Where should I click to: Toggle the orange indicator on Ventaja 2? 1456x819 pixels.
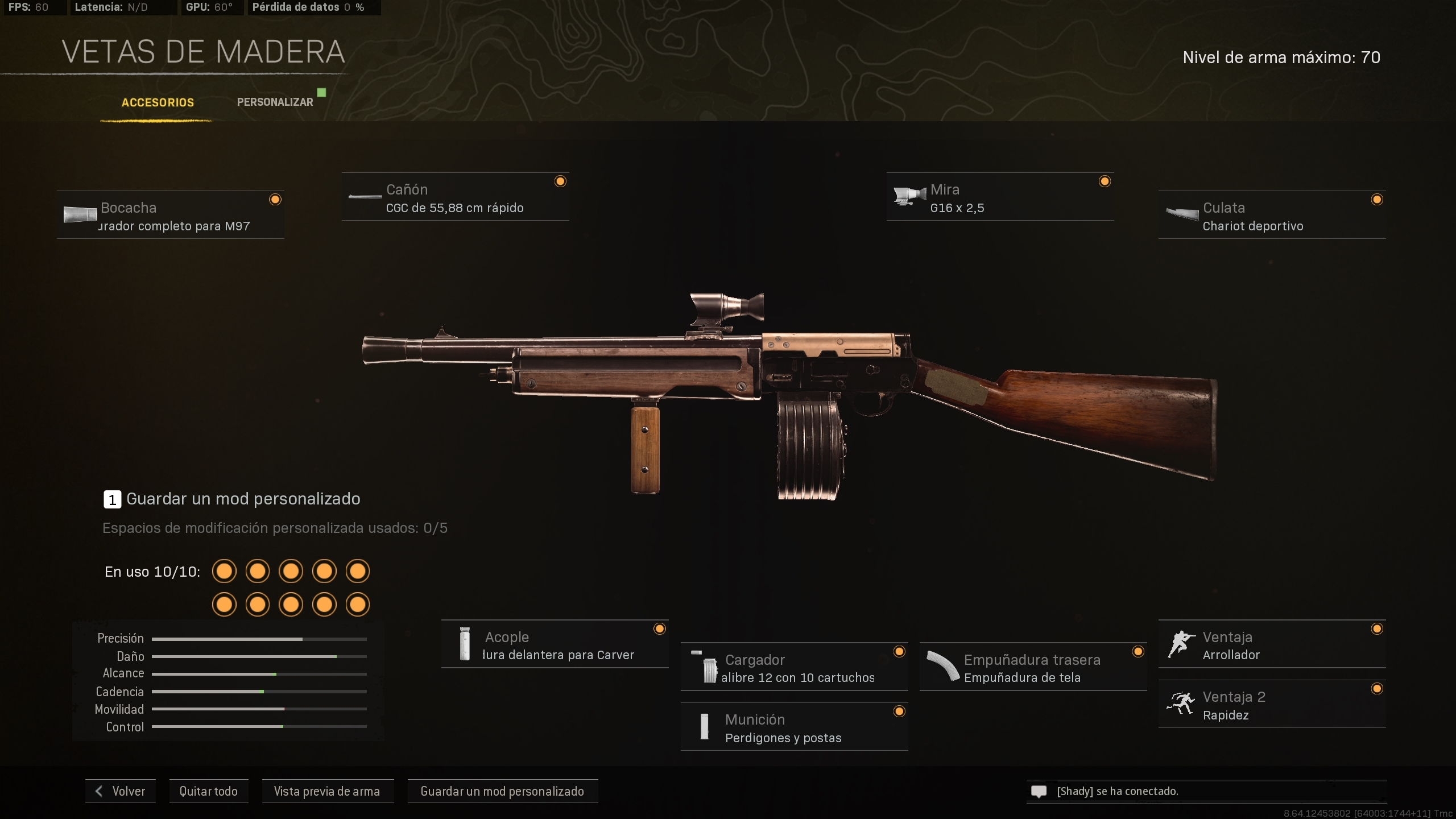[x=1377, y=689]
